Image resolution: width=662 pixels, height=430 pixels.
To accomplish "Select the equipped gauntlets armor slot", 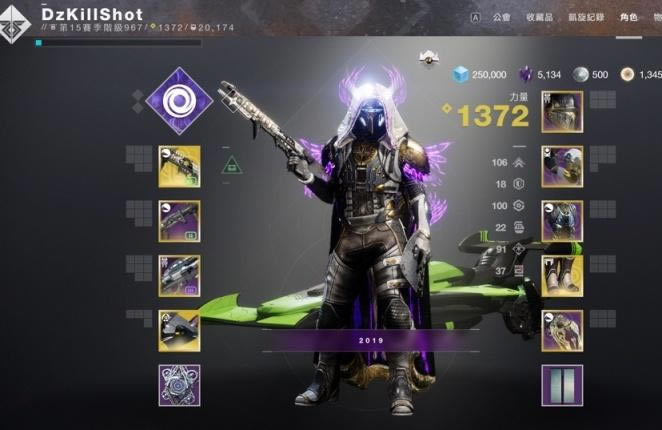I will [x=562, y=167].
